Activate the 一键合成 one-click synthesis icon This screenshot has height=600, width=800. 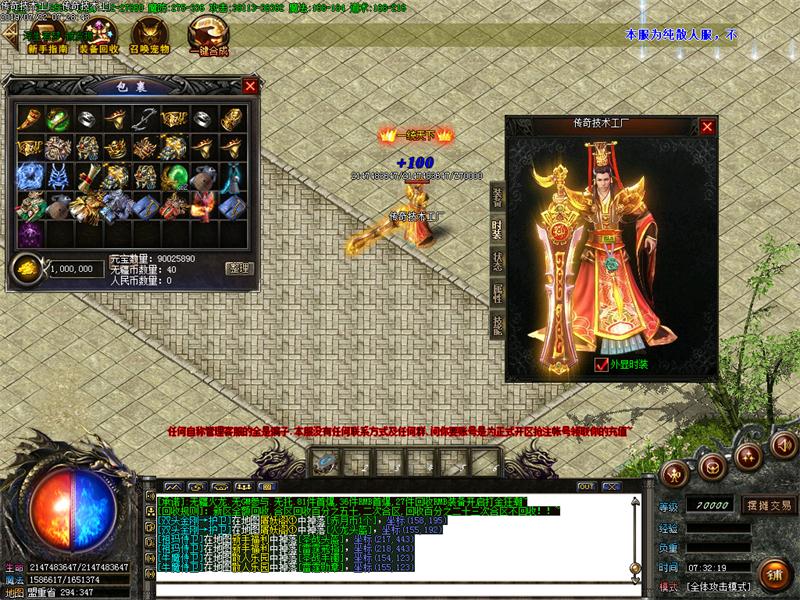[x=206, y=41]
